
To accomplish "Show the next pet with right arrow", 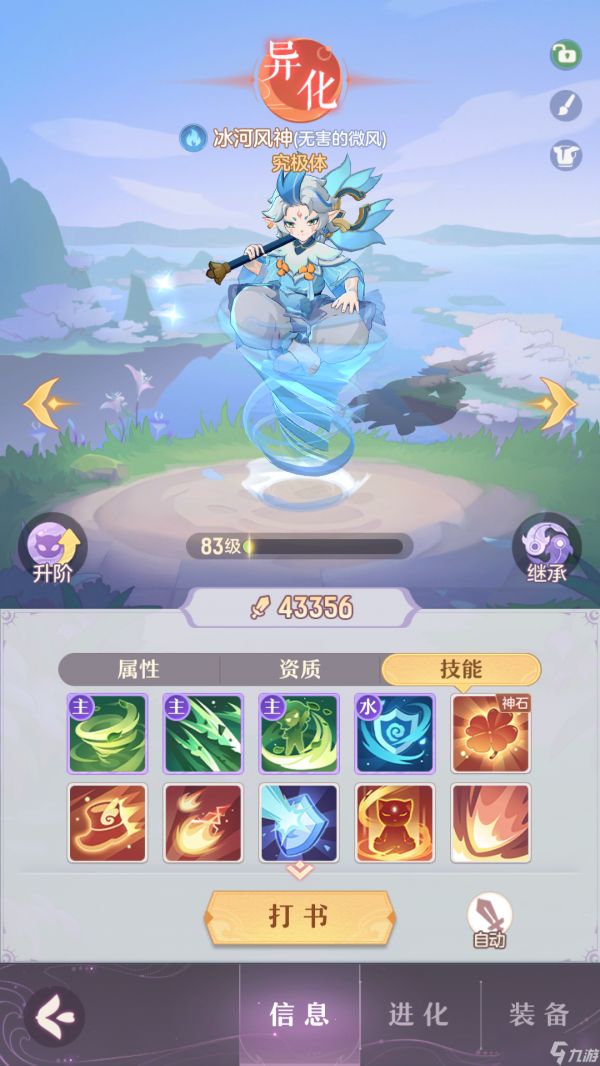I will pos(551,404).
